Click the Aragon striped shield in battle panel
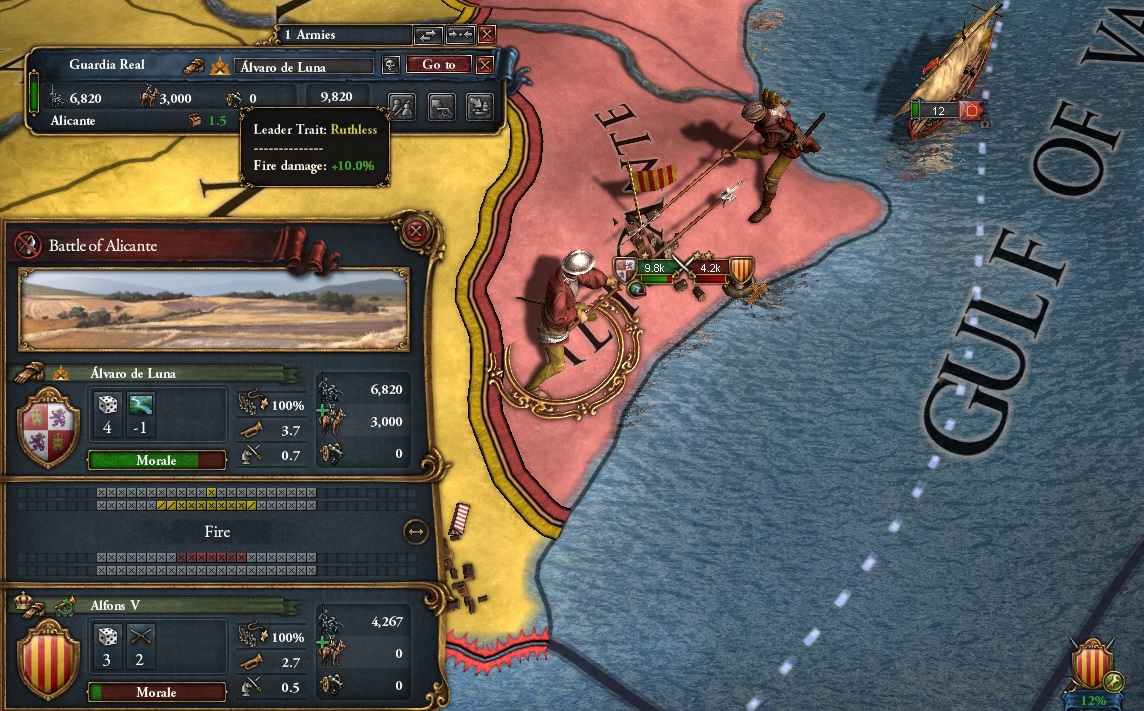 [49, 656]
